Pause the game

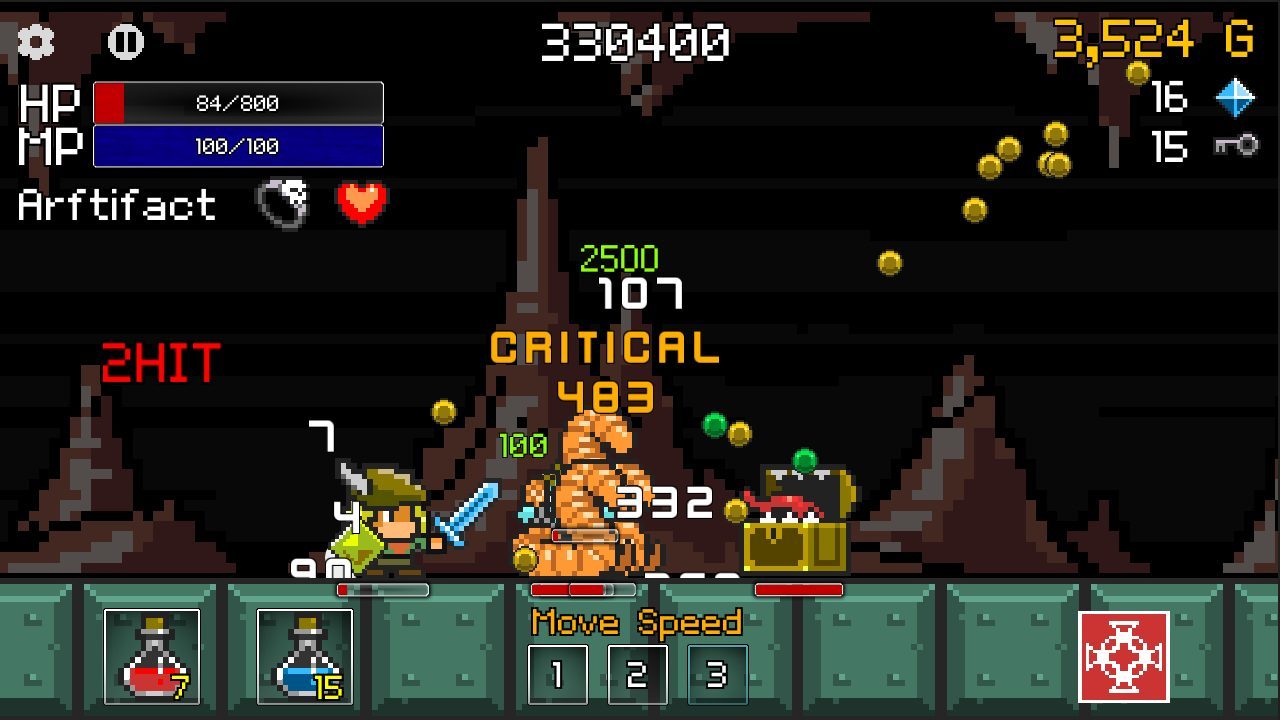pyautogui.click(x=126, y=41)
